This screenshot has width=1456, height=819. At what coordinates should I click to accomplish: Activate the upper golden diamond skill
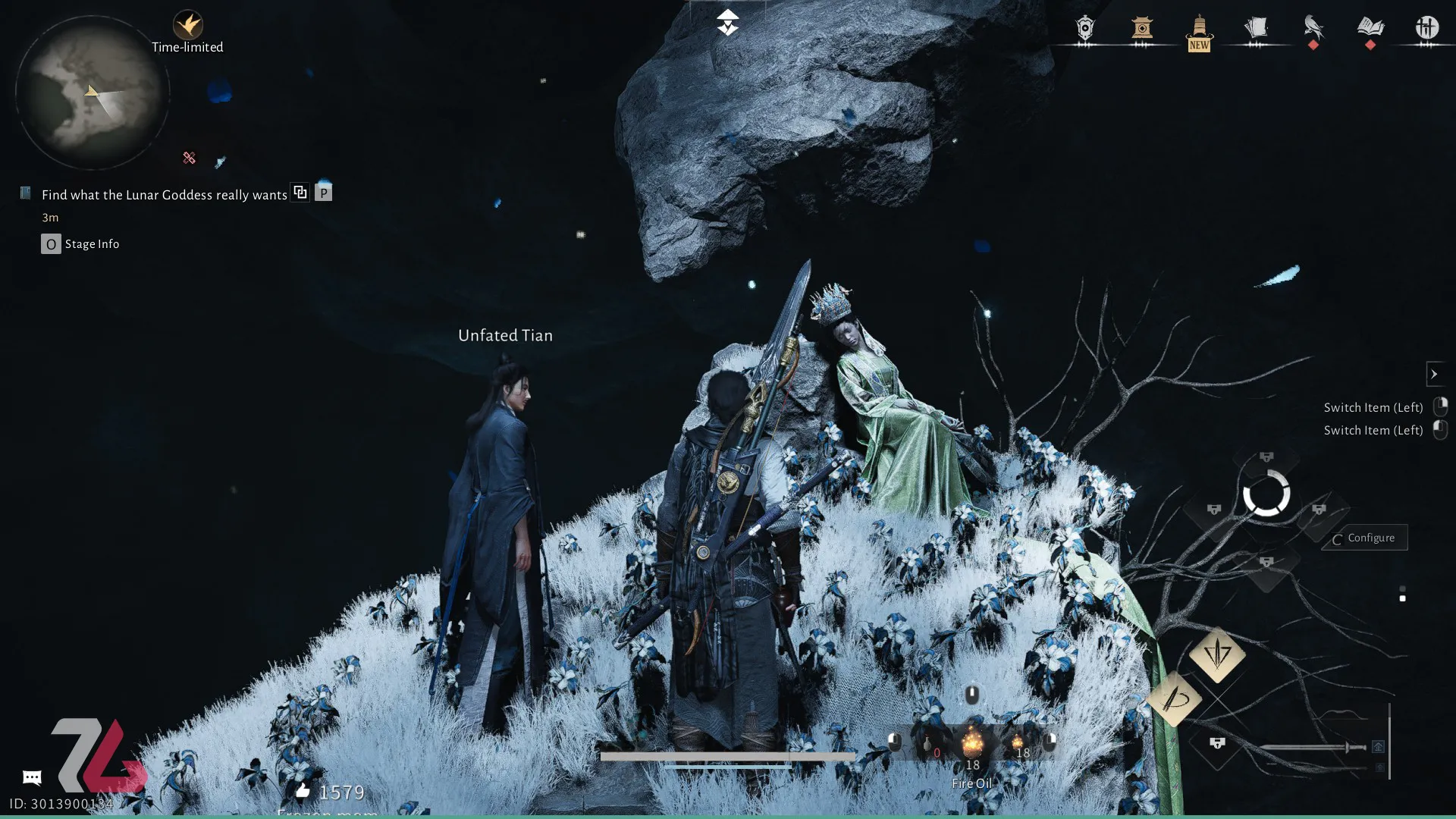tap(1217, 654)
